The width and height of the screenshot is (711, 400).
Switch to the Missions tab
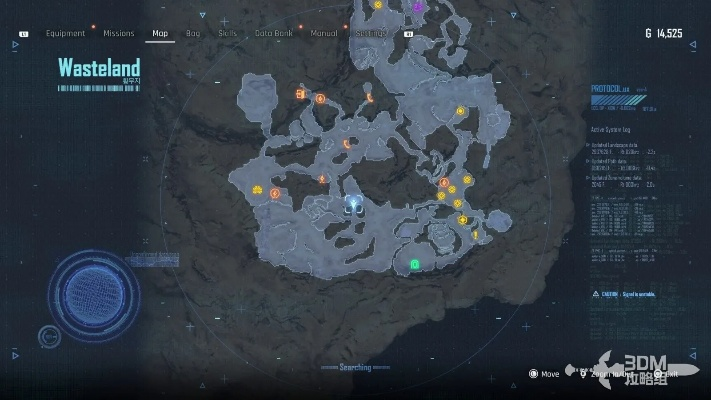tap(118, 33)
